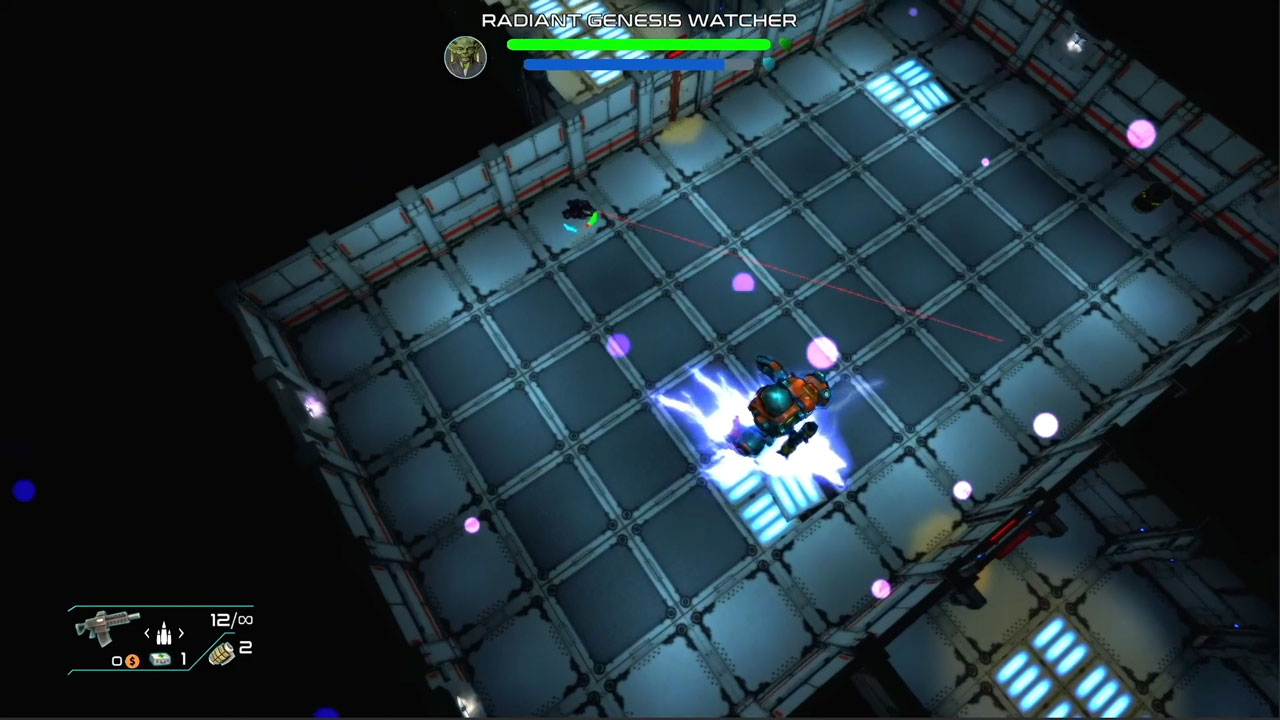The width and height of the screenshot is (1280, 720).
Task: Click the 12/∞ ammo counter
Action: (x=232, y=619)
